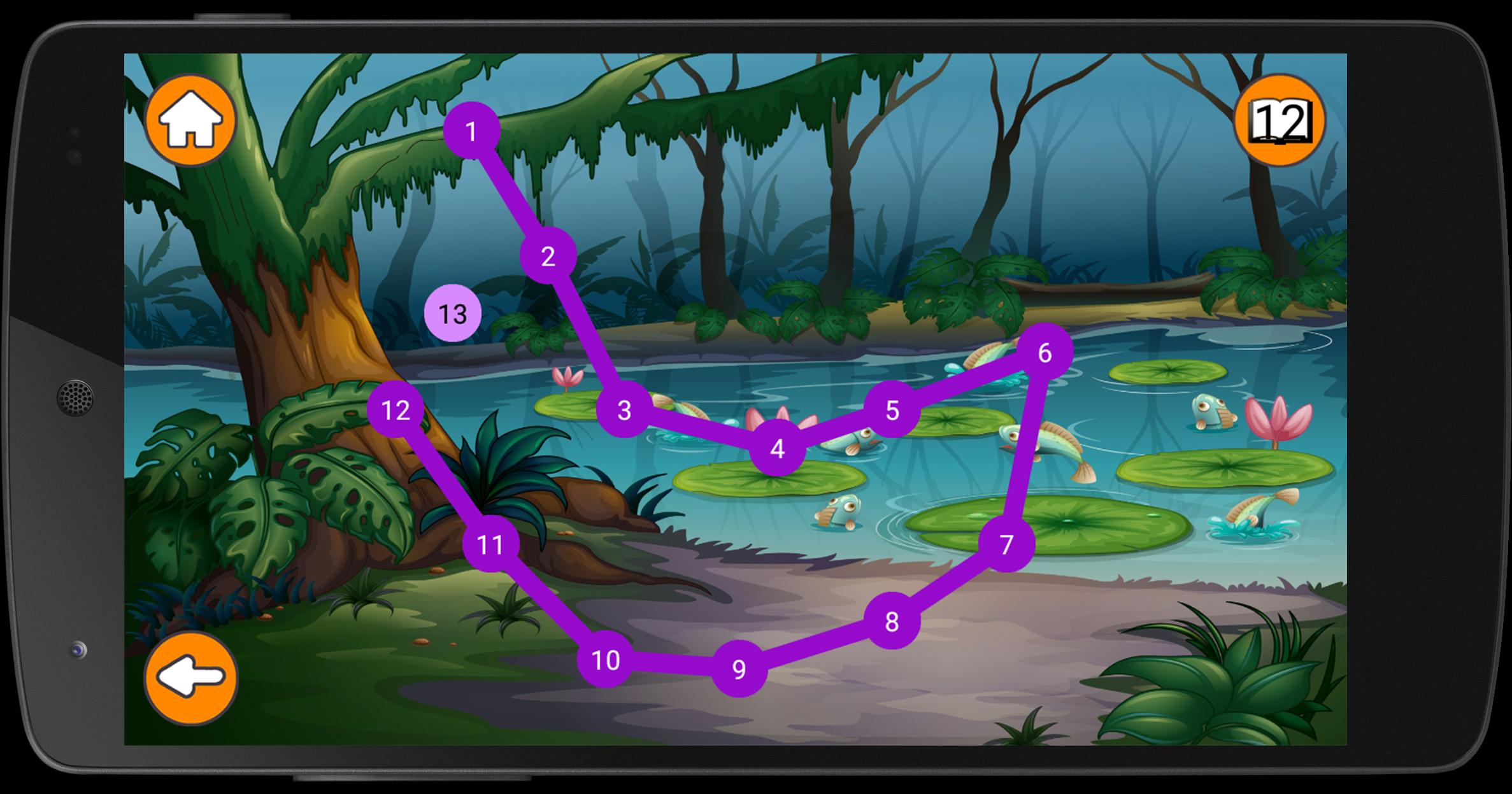
Task: Click dot number 4
Action: click(x=777, y=448)
